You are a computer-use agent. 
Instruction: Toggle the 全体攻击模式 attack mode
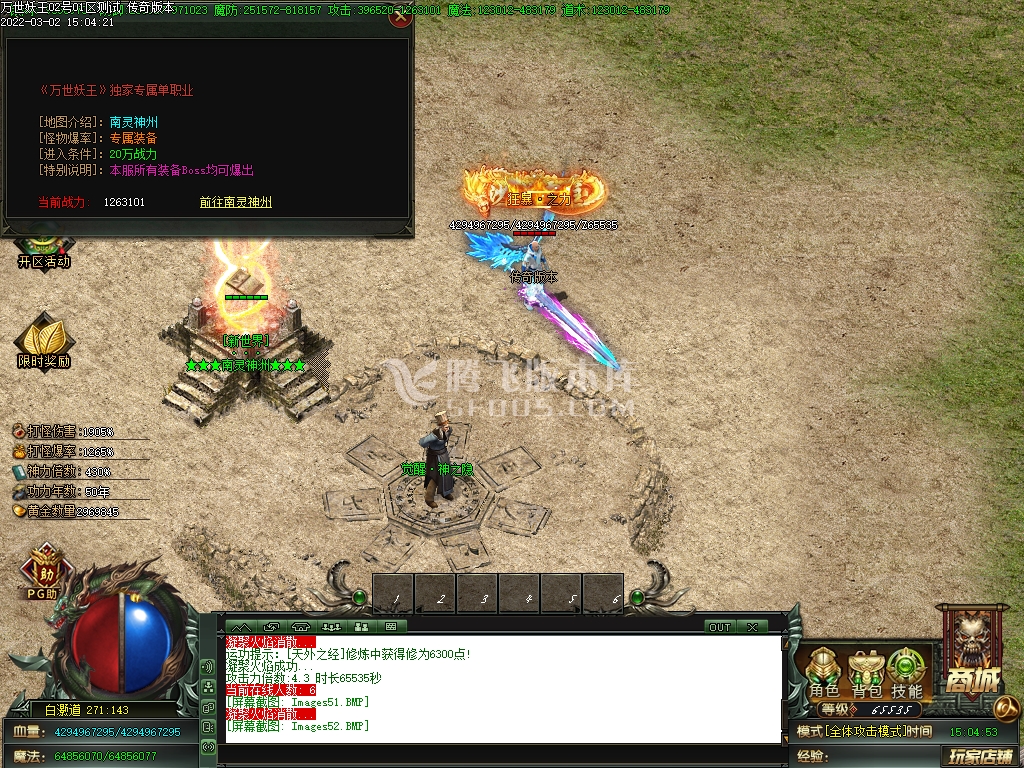(850, 732)
